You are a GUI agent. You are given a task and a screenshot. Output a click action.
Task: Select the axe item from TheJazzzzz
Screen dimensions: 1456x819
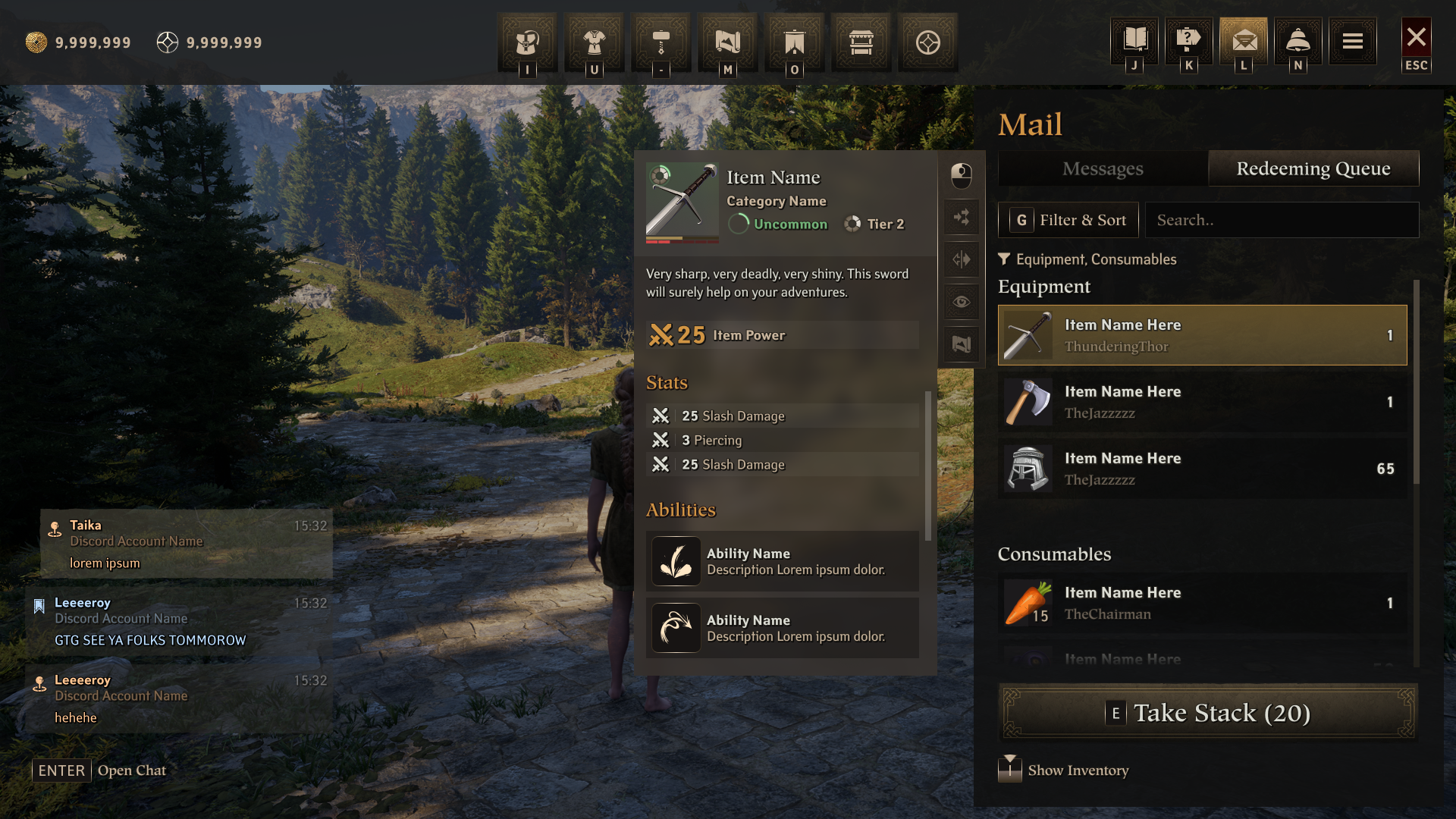coord(1202,402)
